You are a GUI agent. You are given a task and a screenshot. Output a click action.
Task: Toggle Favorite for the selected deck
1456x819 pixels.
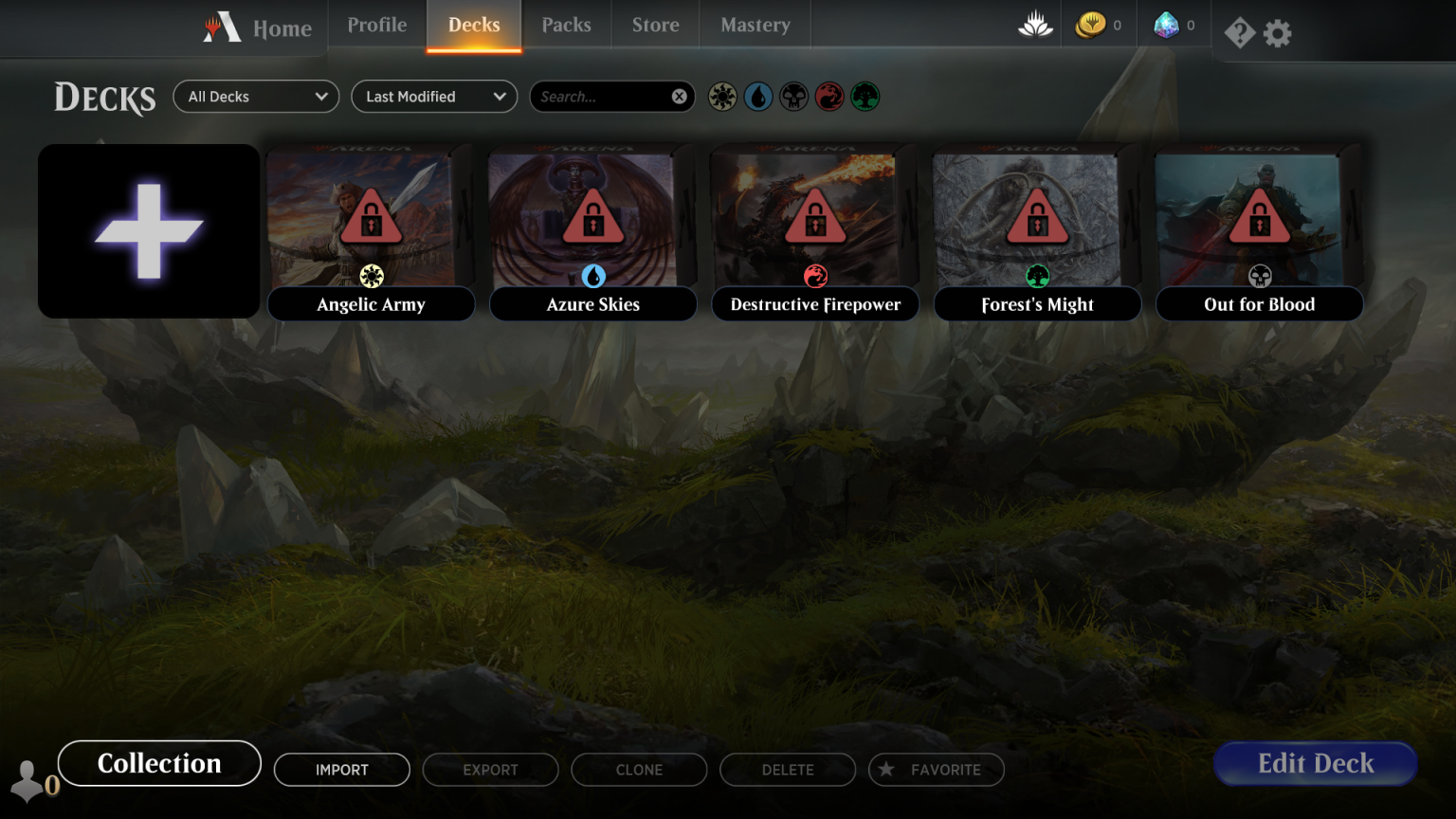click(936, 770)
